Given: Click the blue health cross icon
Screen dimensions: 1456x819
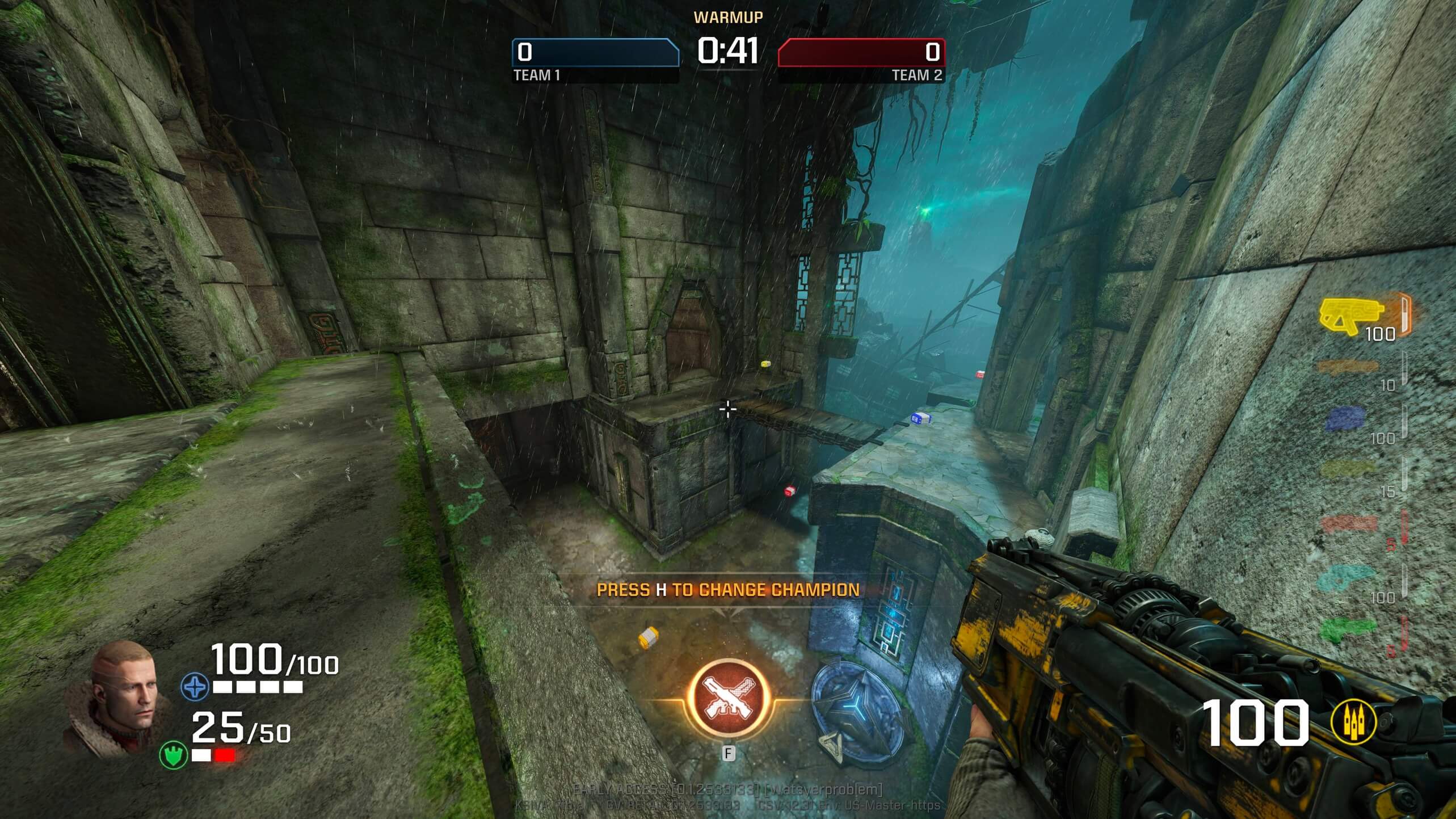Looking at the screenshot, I should 195,687.
